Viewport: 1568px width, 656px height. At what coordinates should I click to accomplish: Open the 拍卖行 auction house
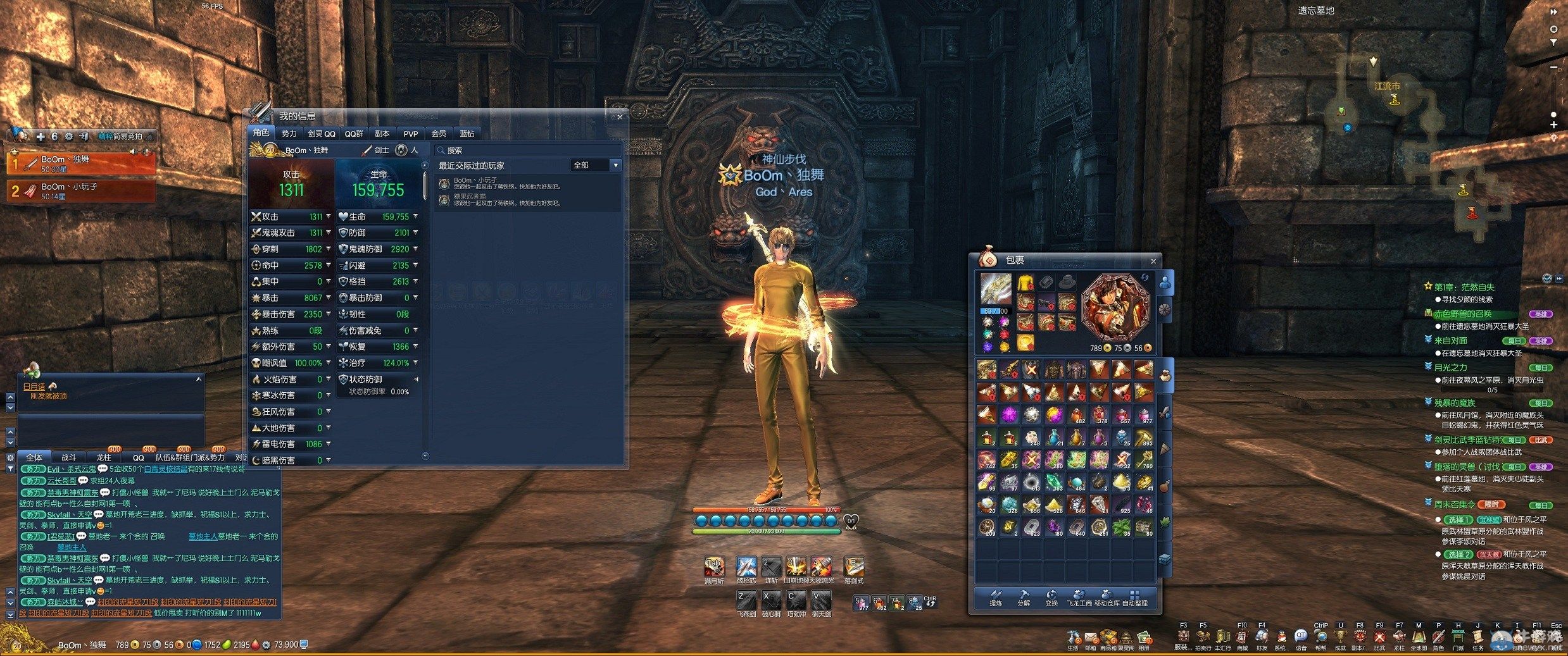pos(1203,638)
